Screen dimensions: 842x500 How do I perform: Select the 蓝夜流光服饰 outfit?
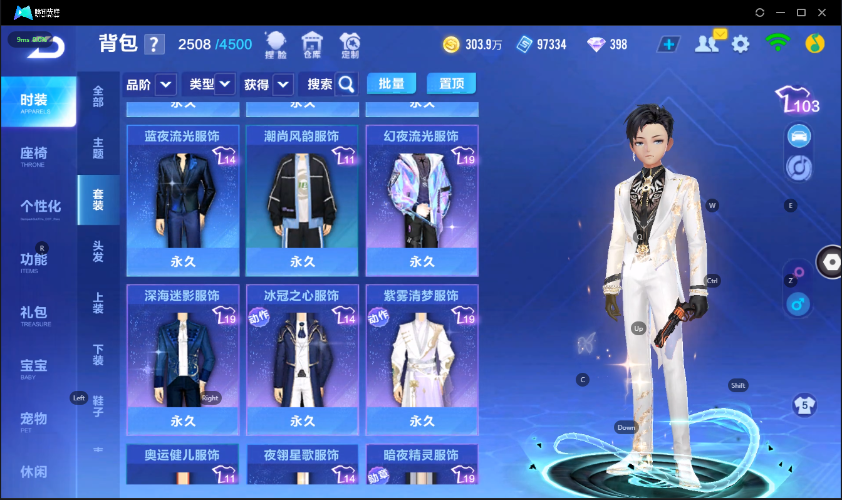point(182,200)
